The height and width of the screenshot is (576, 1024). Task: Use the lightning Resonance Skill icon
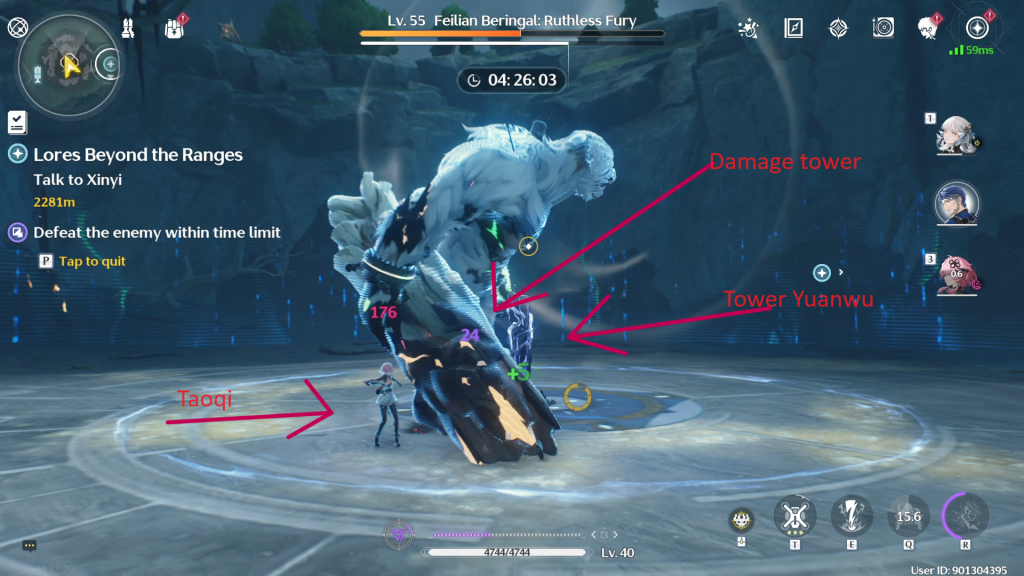(x=851, y=517)
